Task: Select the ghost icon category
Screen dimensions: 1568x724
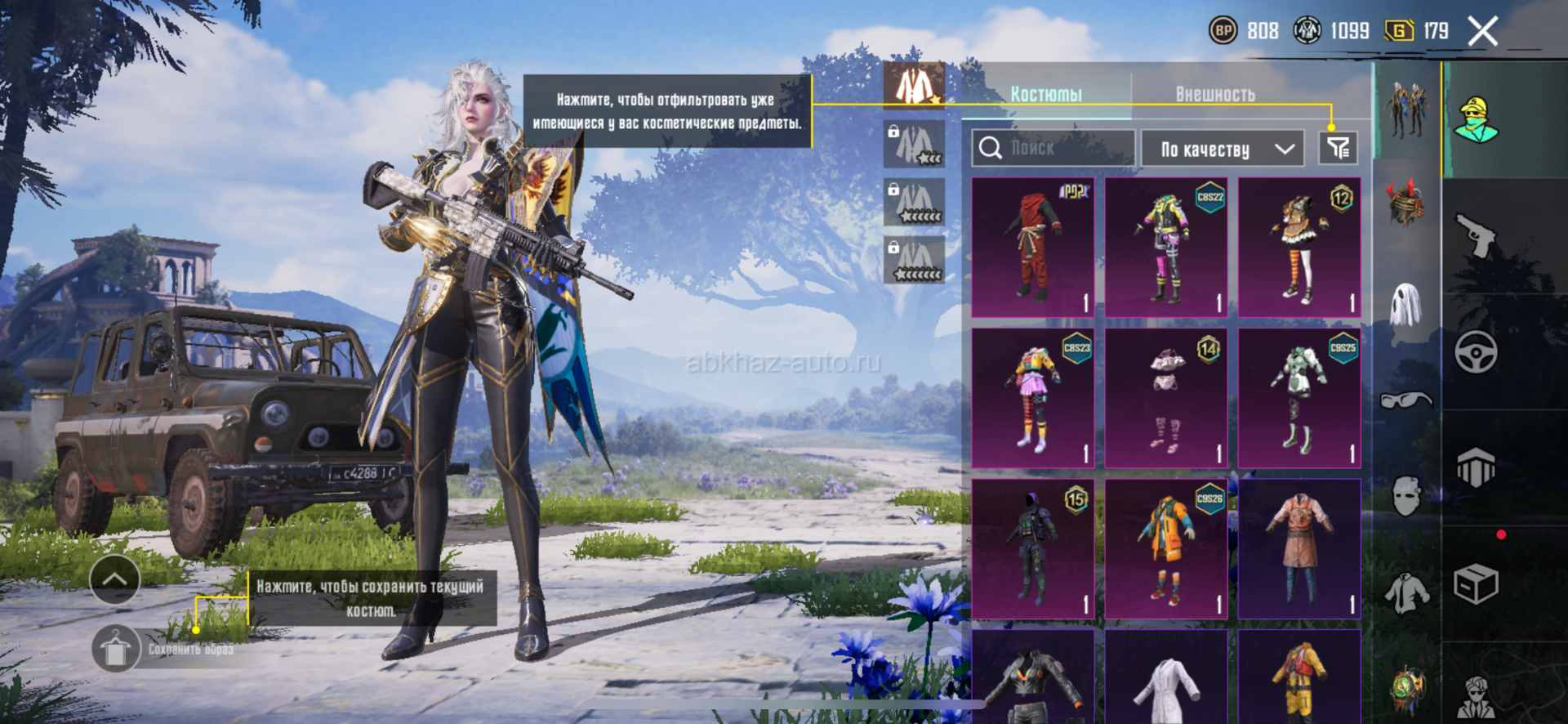Action: click(1406, 304)
